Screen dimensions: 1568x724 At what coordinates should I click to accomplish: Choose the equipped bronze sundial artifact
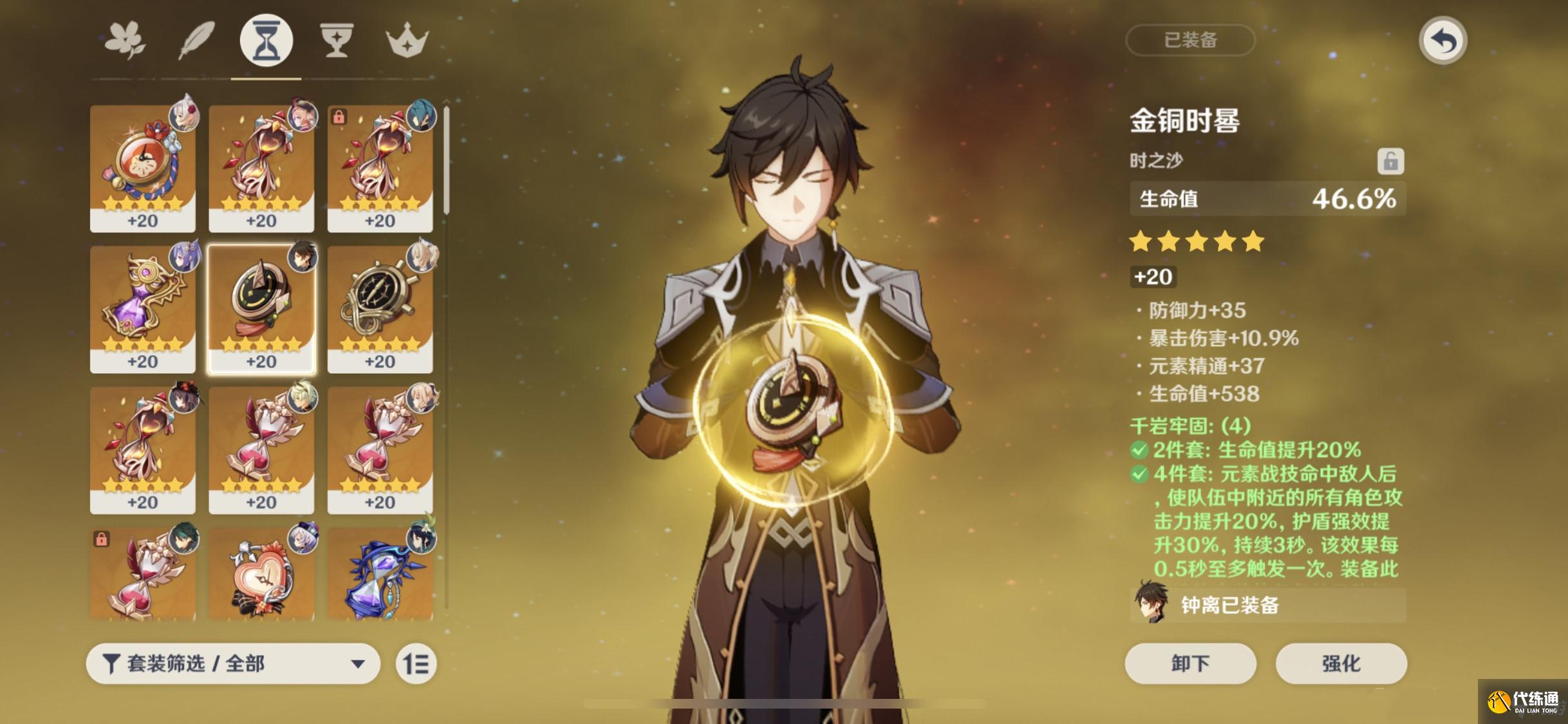pos(261,308)
